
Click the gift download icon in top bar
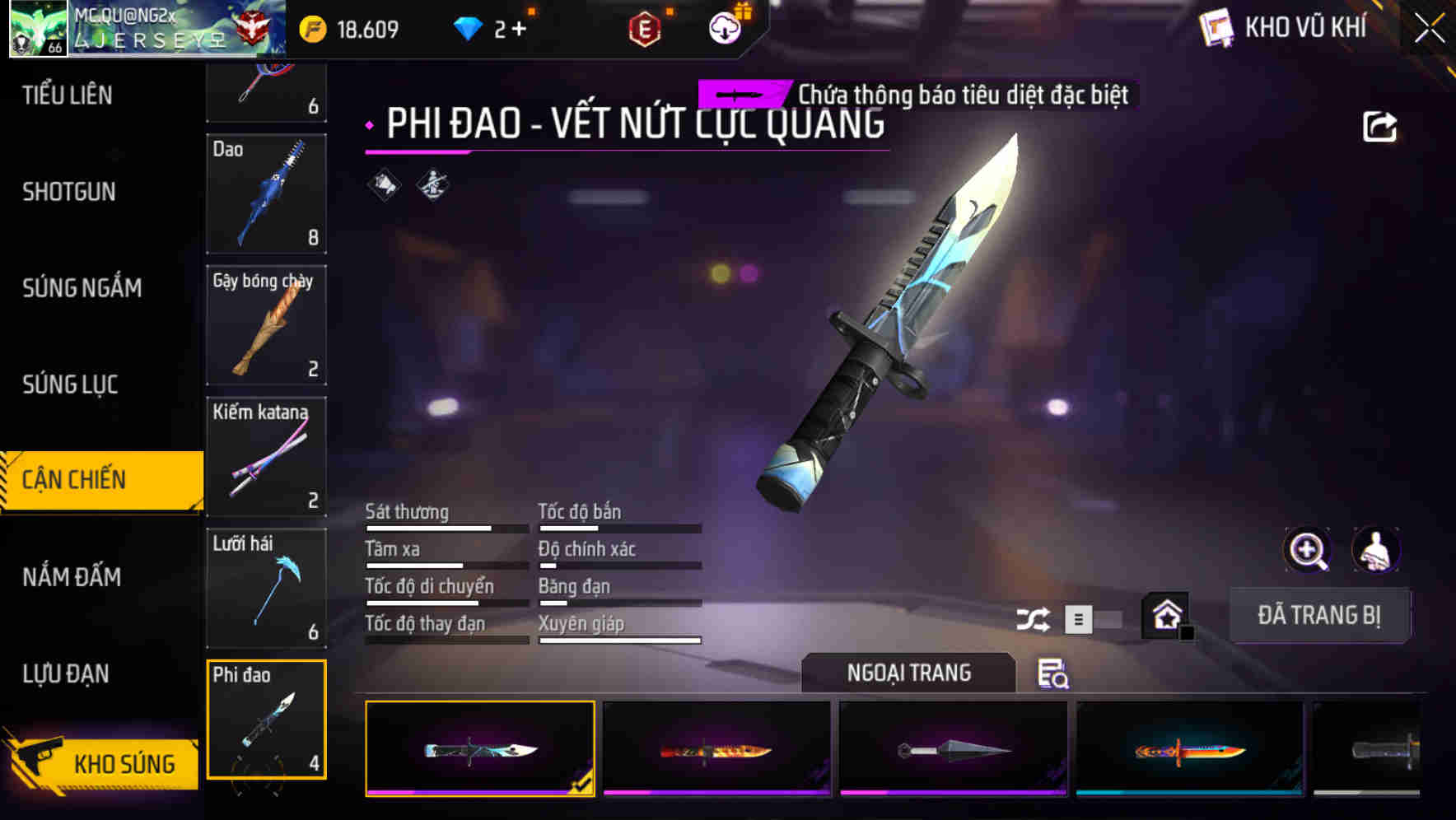(x=722, y=28)
